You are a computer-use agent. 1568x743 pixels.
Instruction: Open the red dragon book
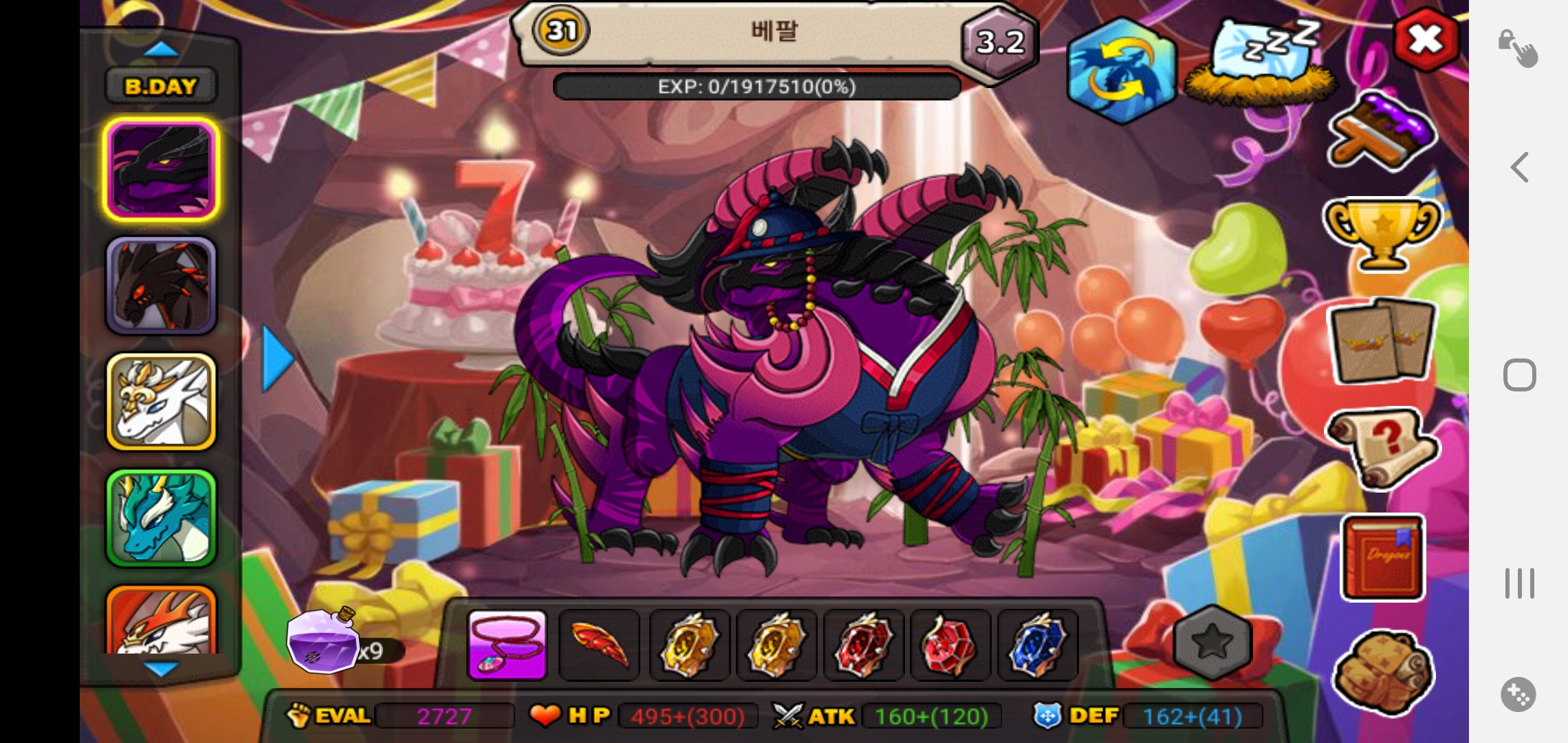(x=1382, y=557)
